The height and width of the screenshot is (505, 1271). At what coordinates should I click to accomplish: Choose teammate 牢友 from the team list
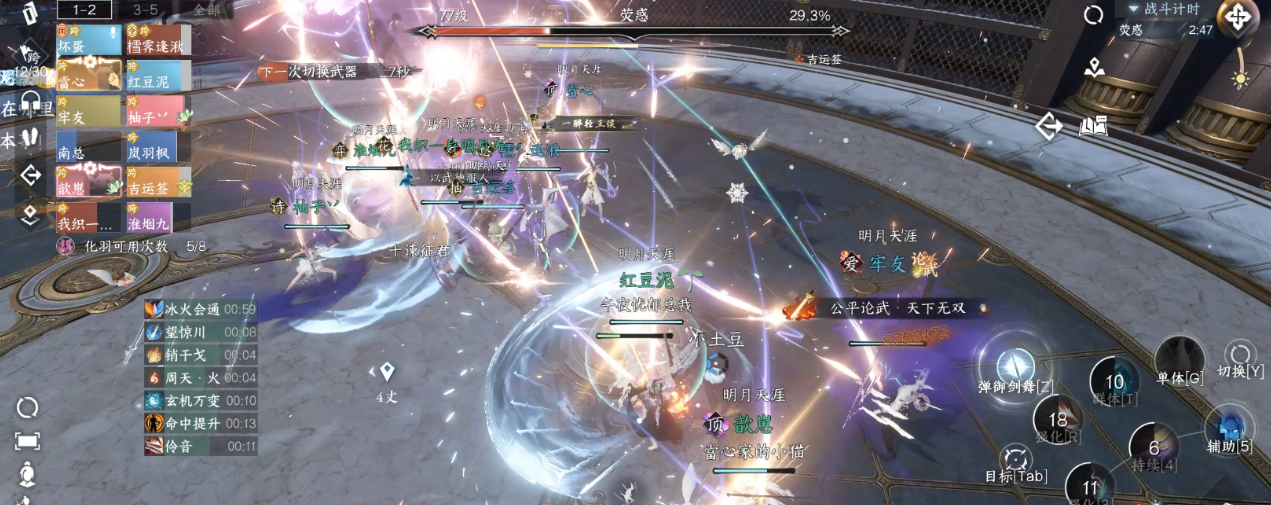point(89,111)
